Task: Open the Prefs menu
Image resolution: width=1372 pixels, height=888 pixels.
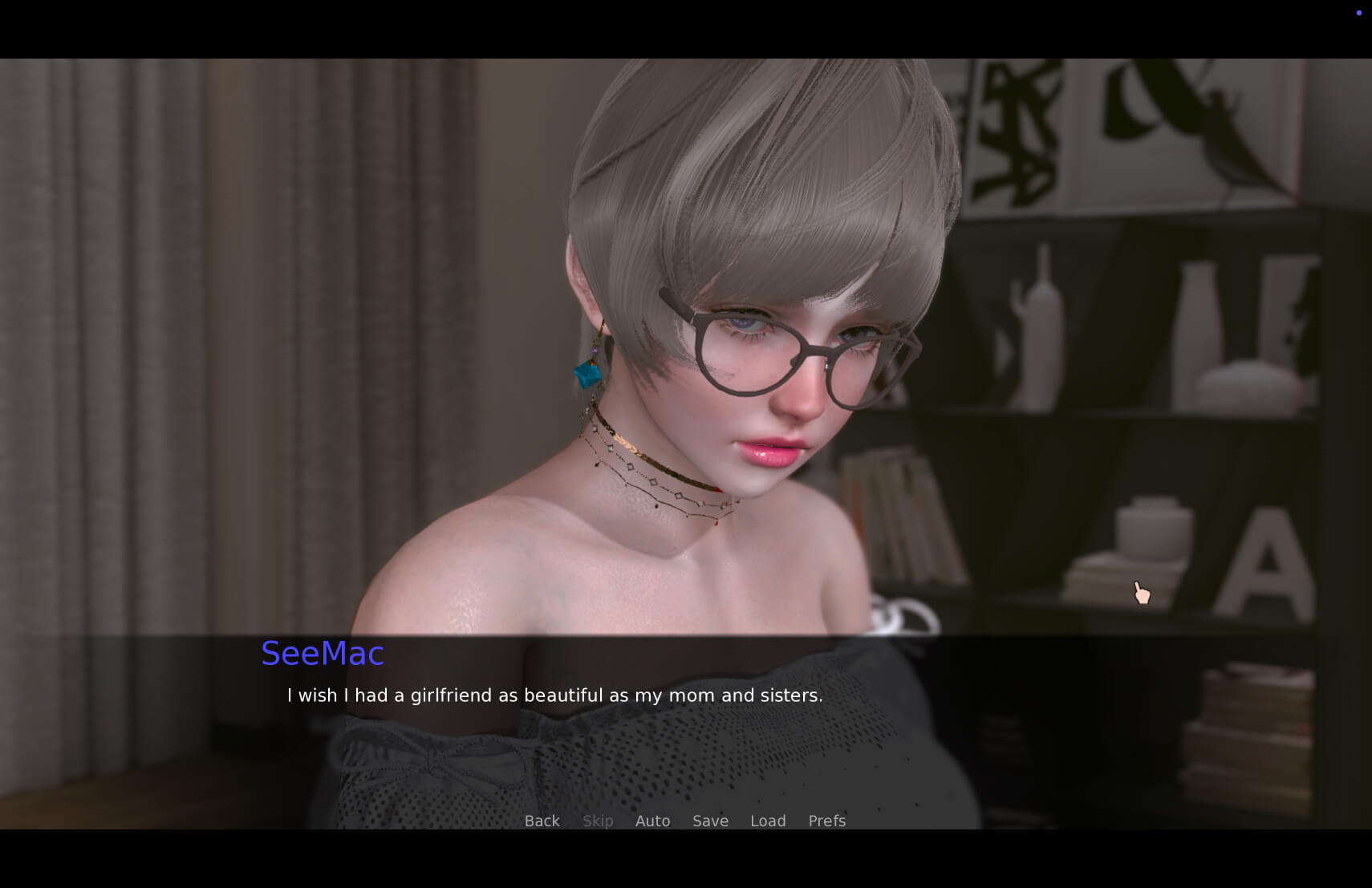Action: 826,821
